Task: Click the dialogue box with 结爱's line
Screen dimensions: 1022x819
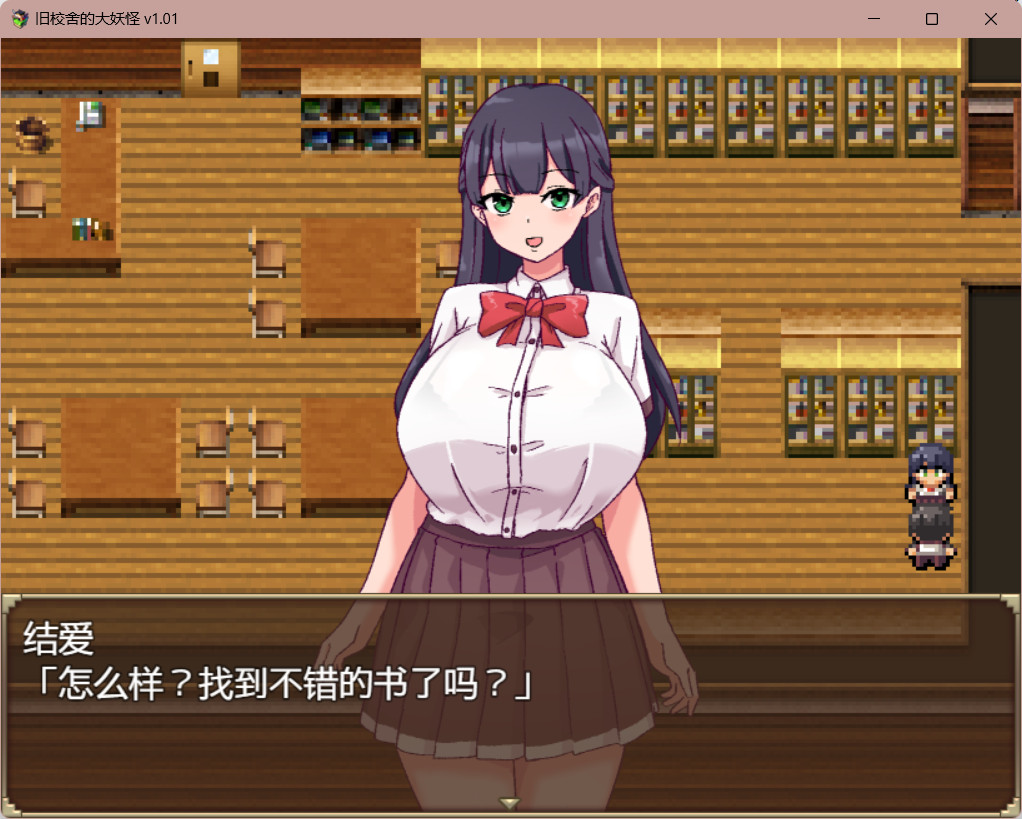Action: pos(510,700)
